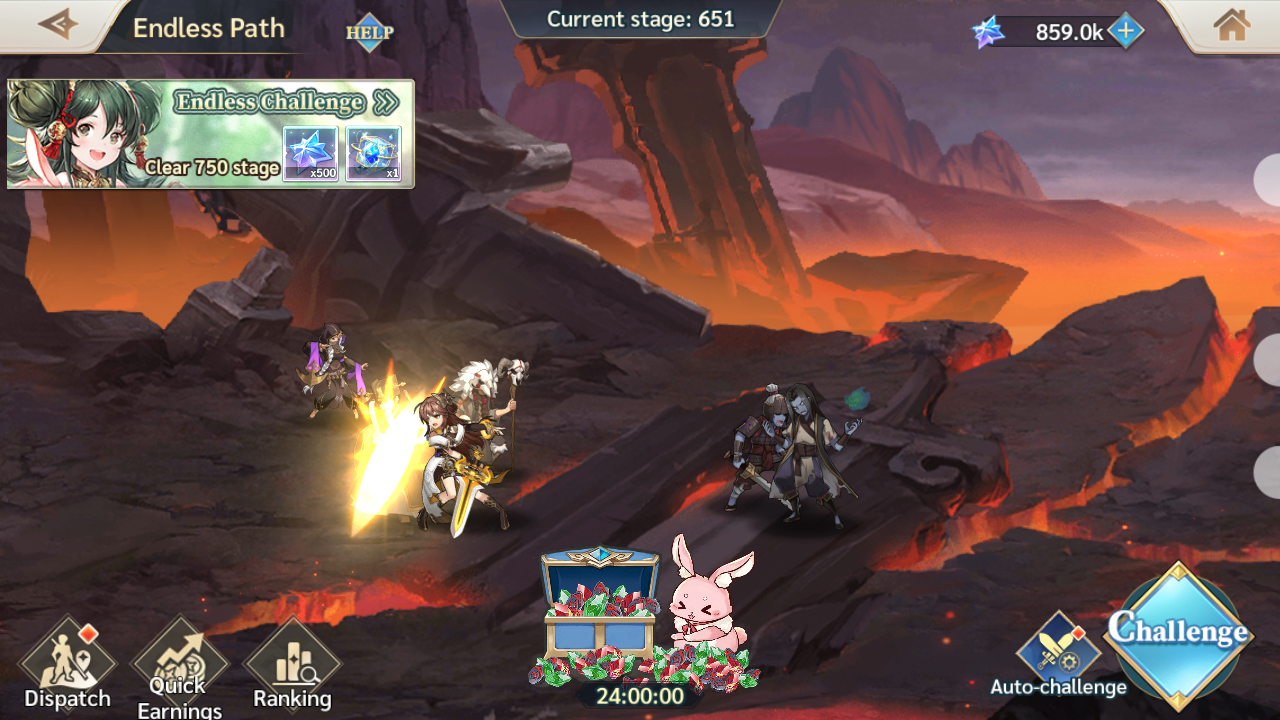
Task: Collect the treasure chest idle rewards
Action: tap(600, 610)
